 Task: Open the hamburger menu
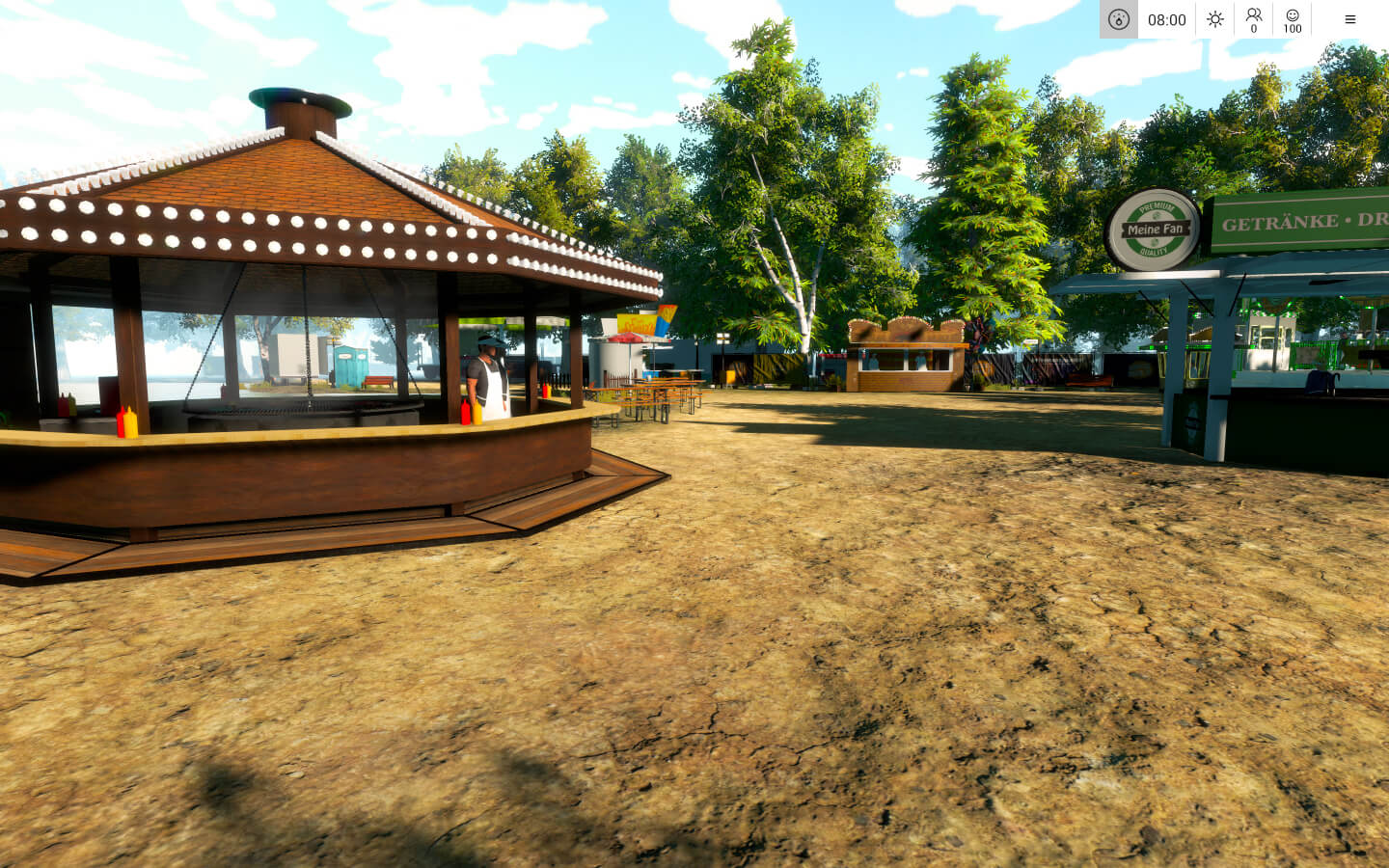(1349, 19)
